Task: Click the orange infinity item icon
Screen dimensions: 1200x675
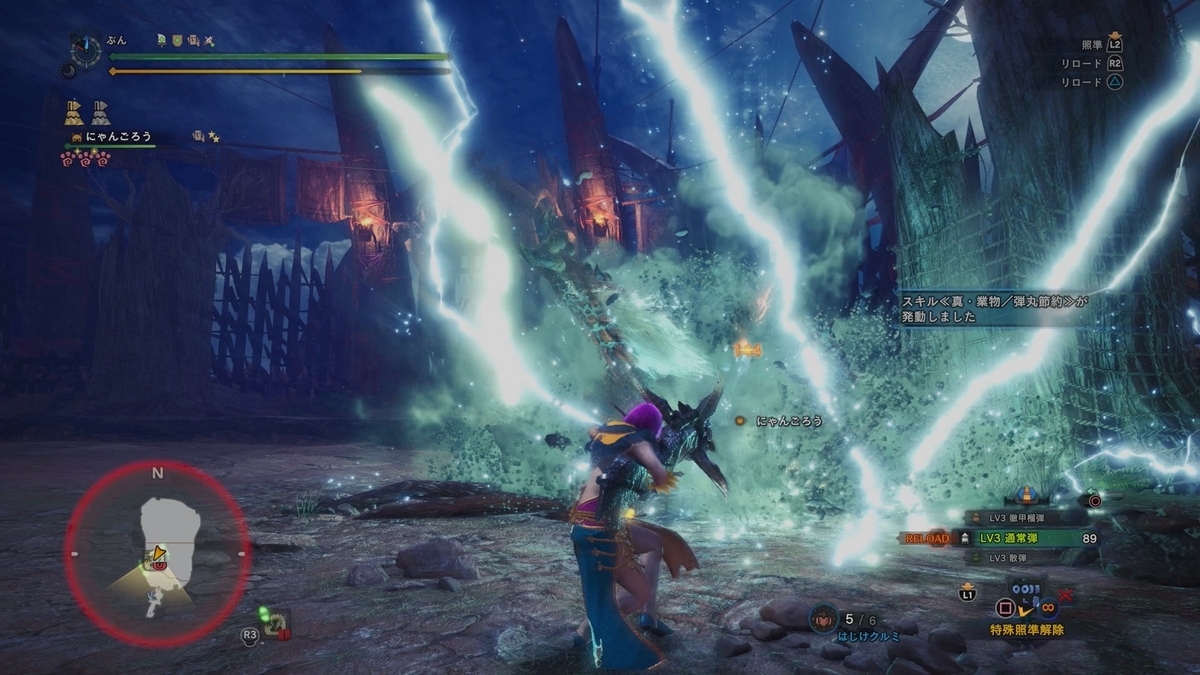Action: [1049, 606]
